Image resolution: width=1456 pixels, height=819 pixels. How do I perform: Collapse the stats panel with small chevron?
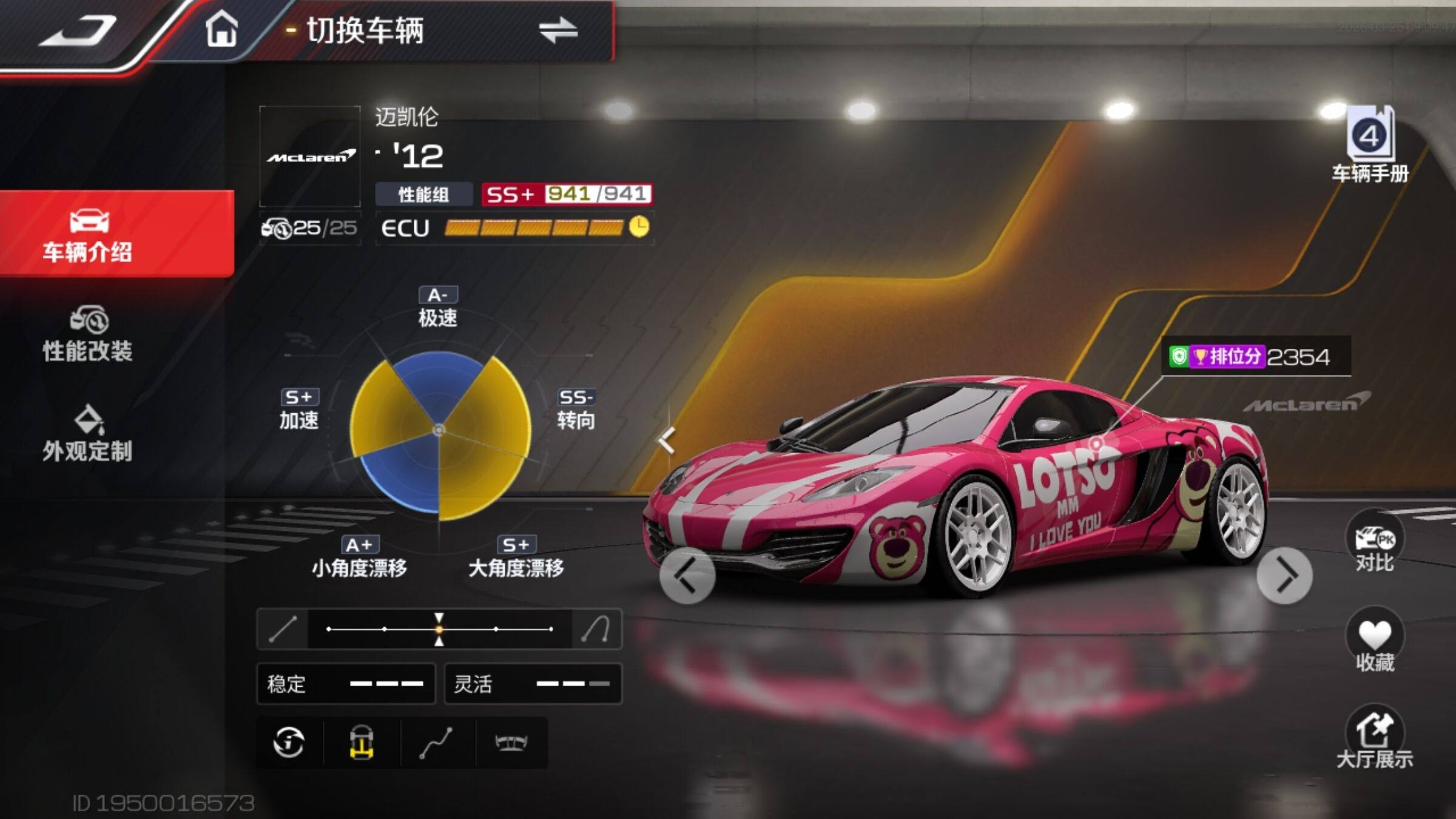[x=667, y=440]
